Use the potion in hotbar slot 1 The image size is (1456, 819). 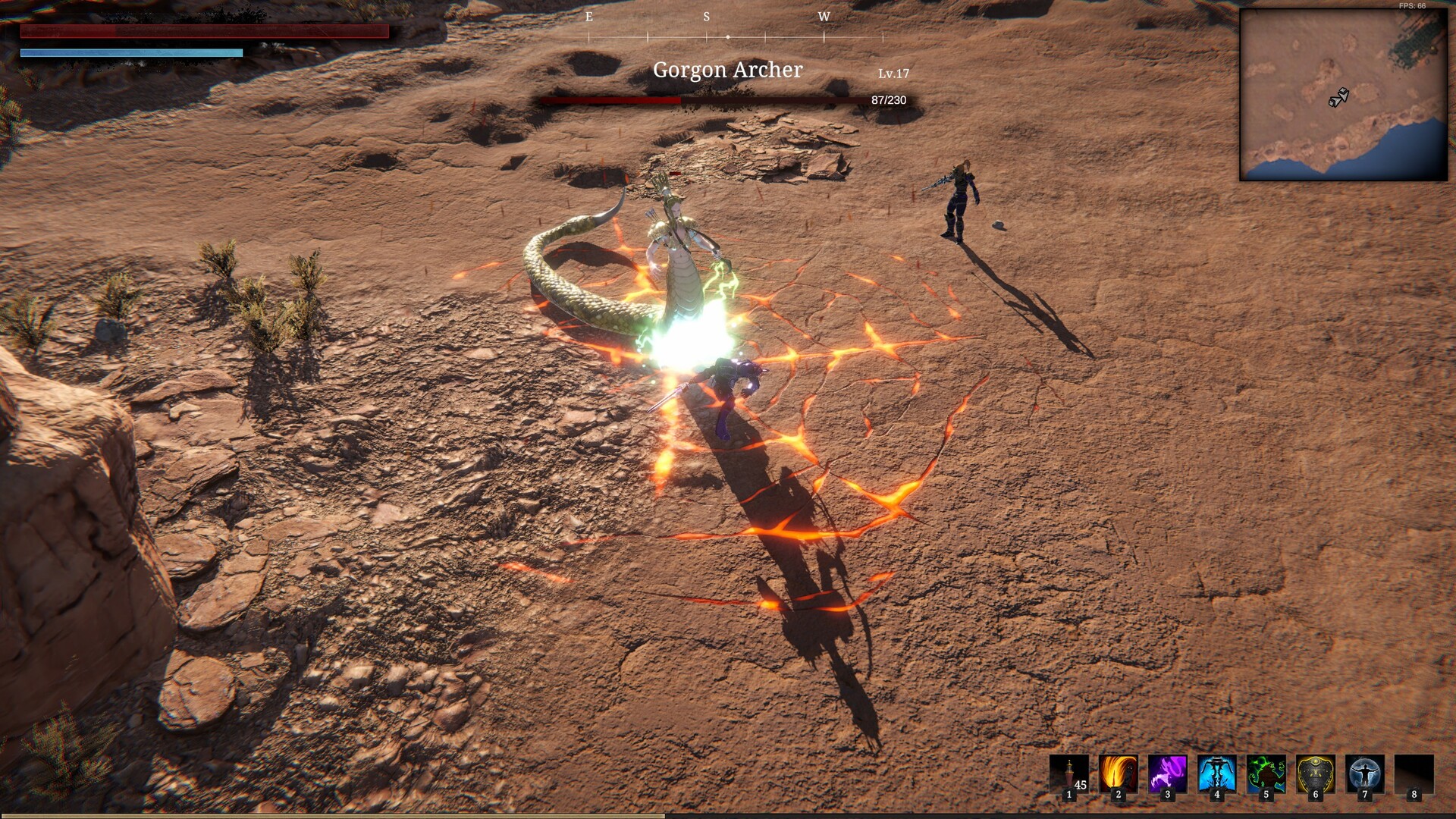tap(1069, 774)
